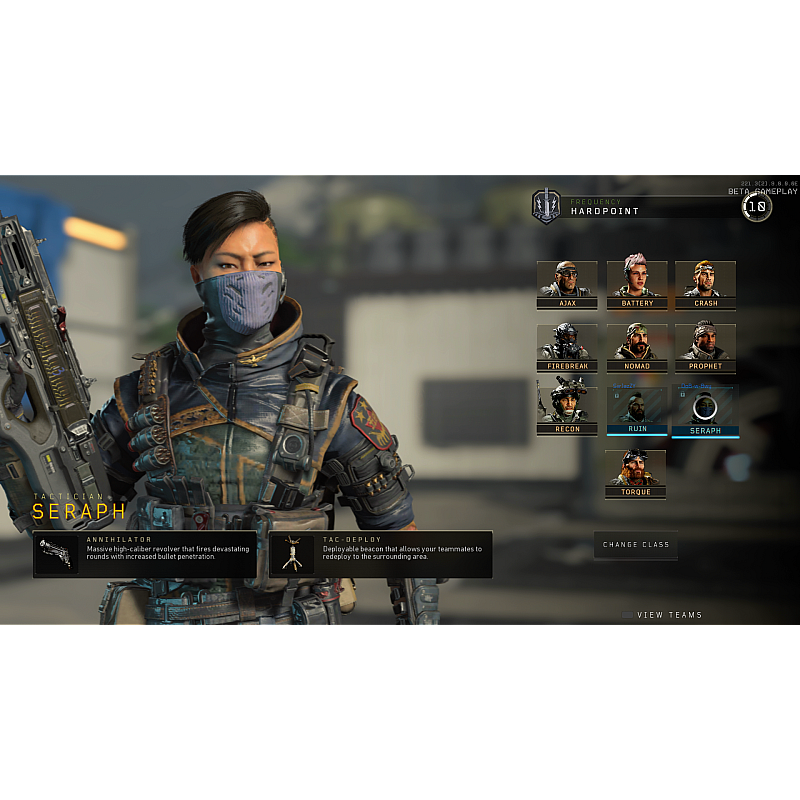The width and height of the screenshot is (800, 800).
Task: Select the Recon specialist tile
Action: [x=567, y=410]
